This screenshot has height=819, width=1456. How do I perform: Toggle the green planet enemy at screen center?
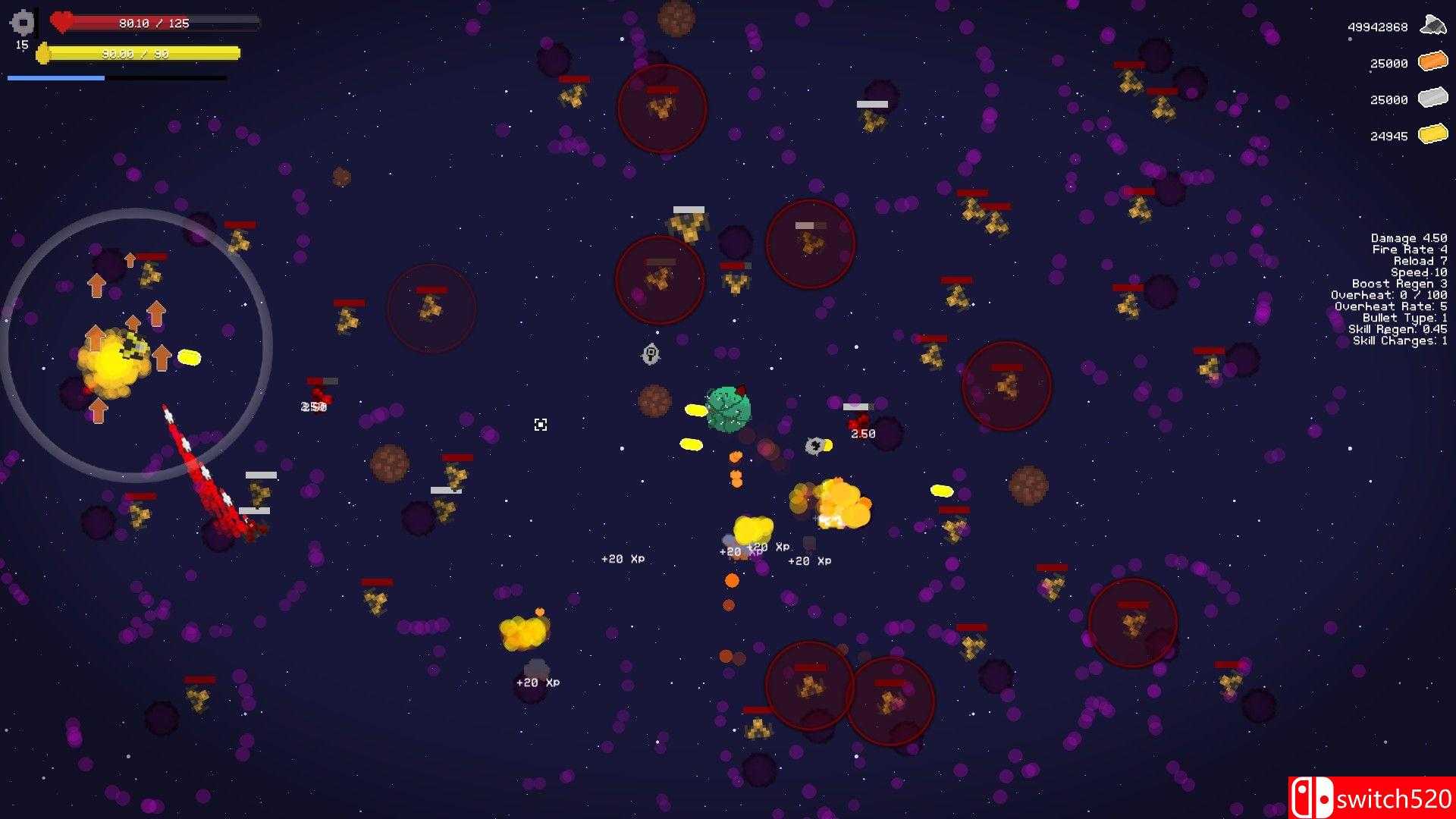[730, 409]
